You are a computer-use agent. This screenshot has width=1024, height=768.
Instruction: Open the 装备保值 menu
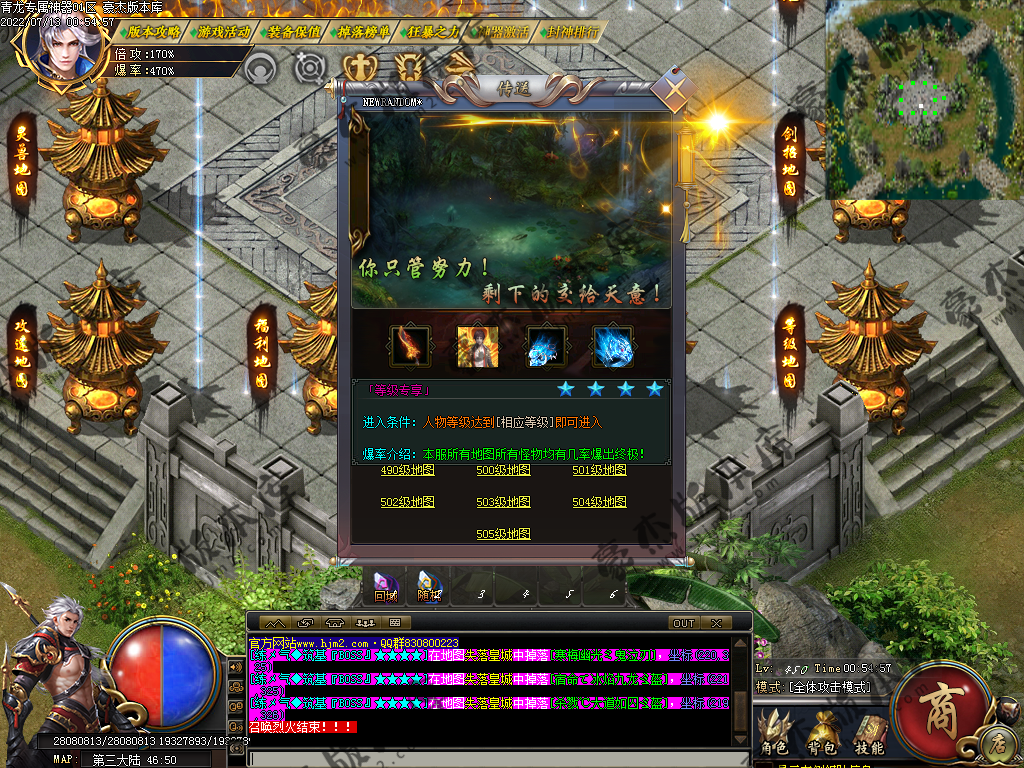(295, 31)
